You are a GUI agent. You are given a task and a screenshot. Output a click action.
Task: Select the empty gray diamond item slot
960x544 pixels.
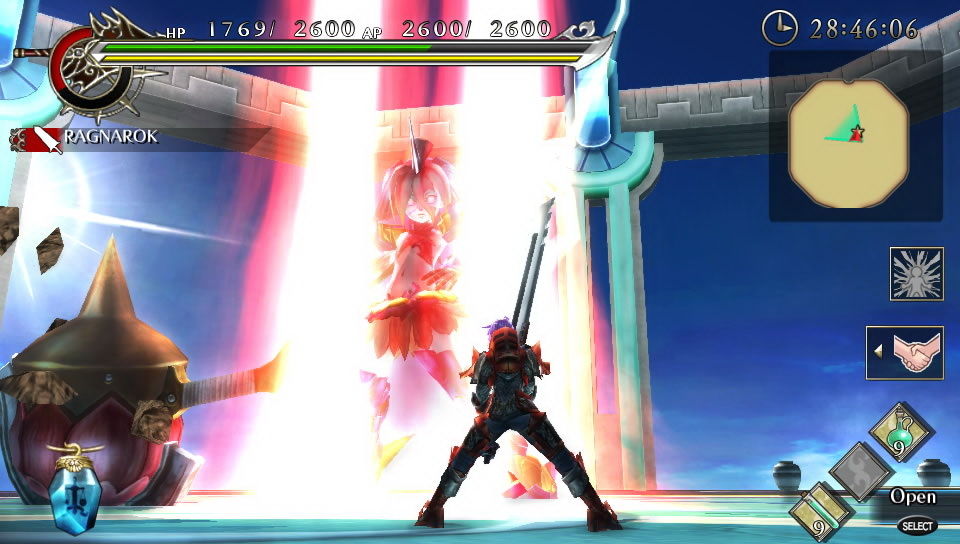click(x=861, y=470)
